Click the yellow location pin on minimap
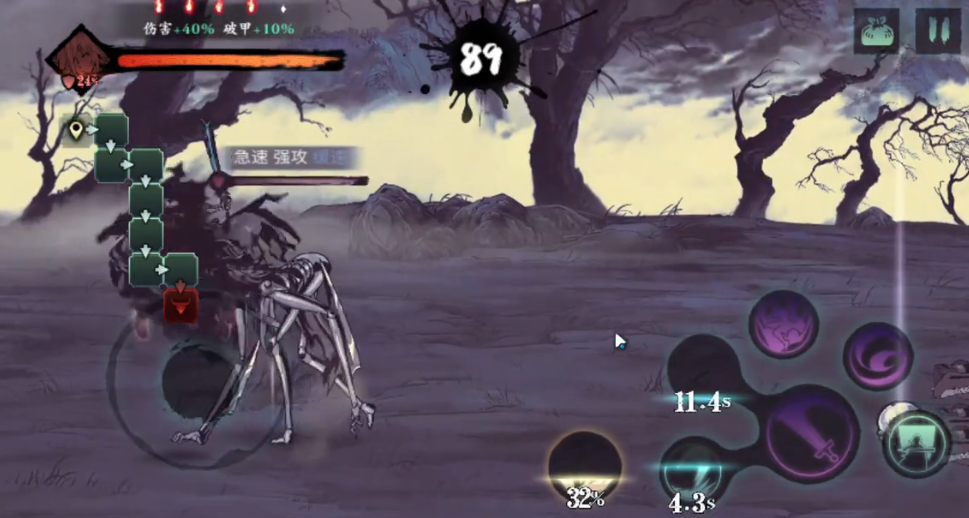 [76, 129]
